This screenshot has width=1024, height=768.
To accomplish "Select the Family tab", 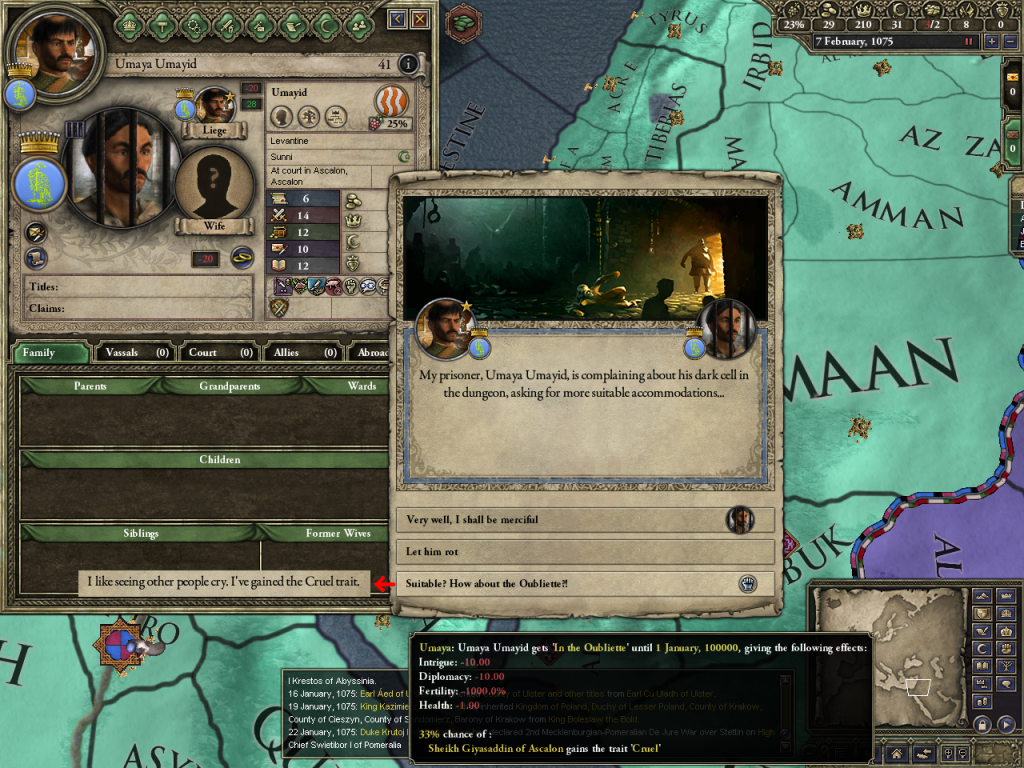I will click(49, 352).
